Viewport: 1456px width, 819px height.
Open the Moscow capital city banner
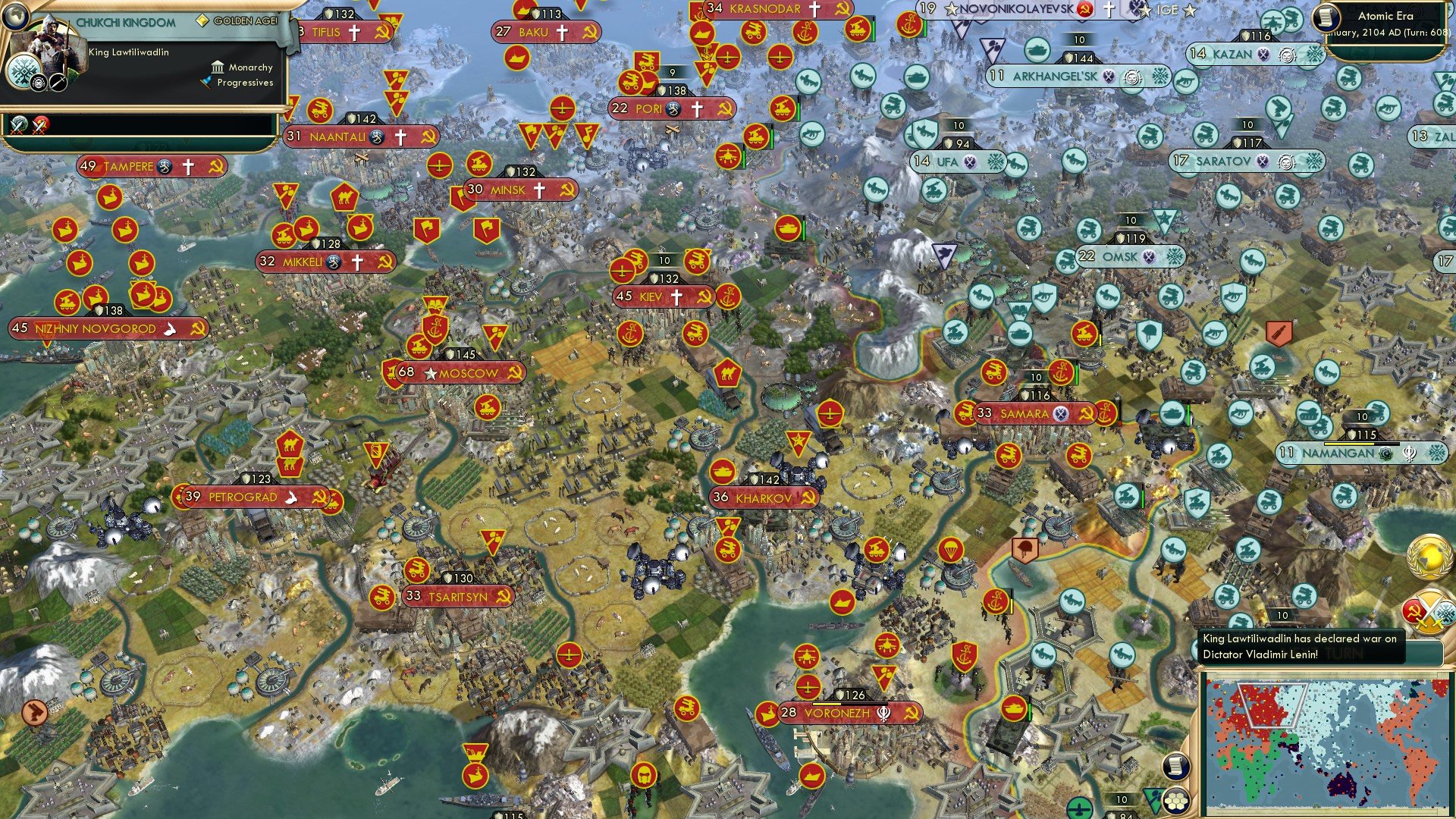point(463,373)
